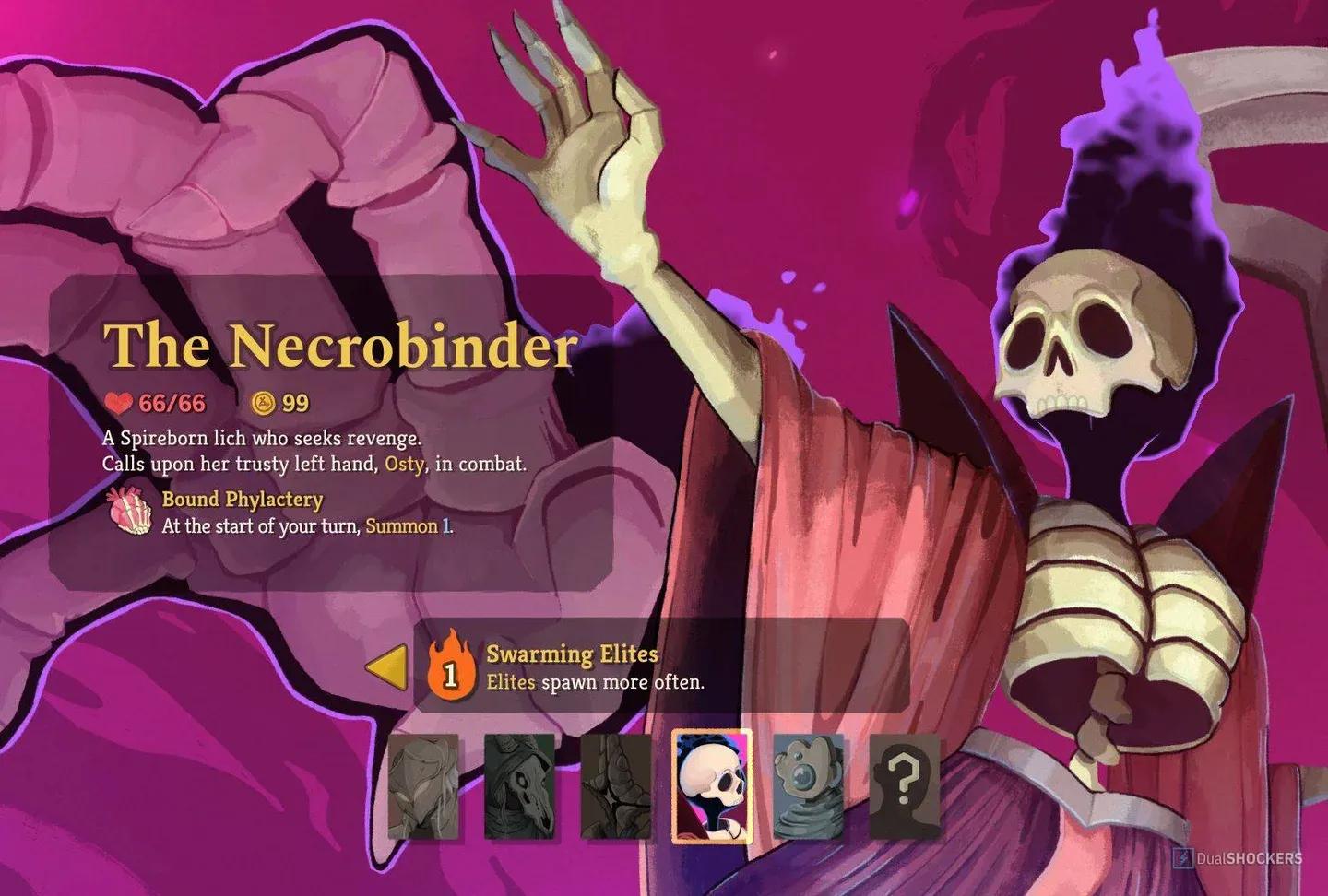Select the dark spiky creature character portrait
This screenshot has width=1328, height=896.
click(x=615, y=791)
